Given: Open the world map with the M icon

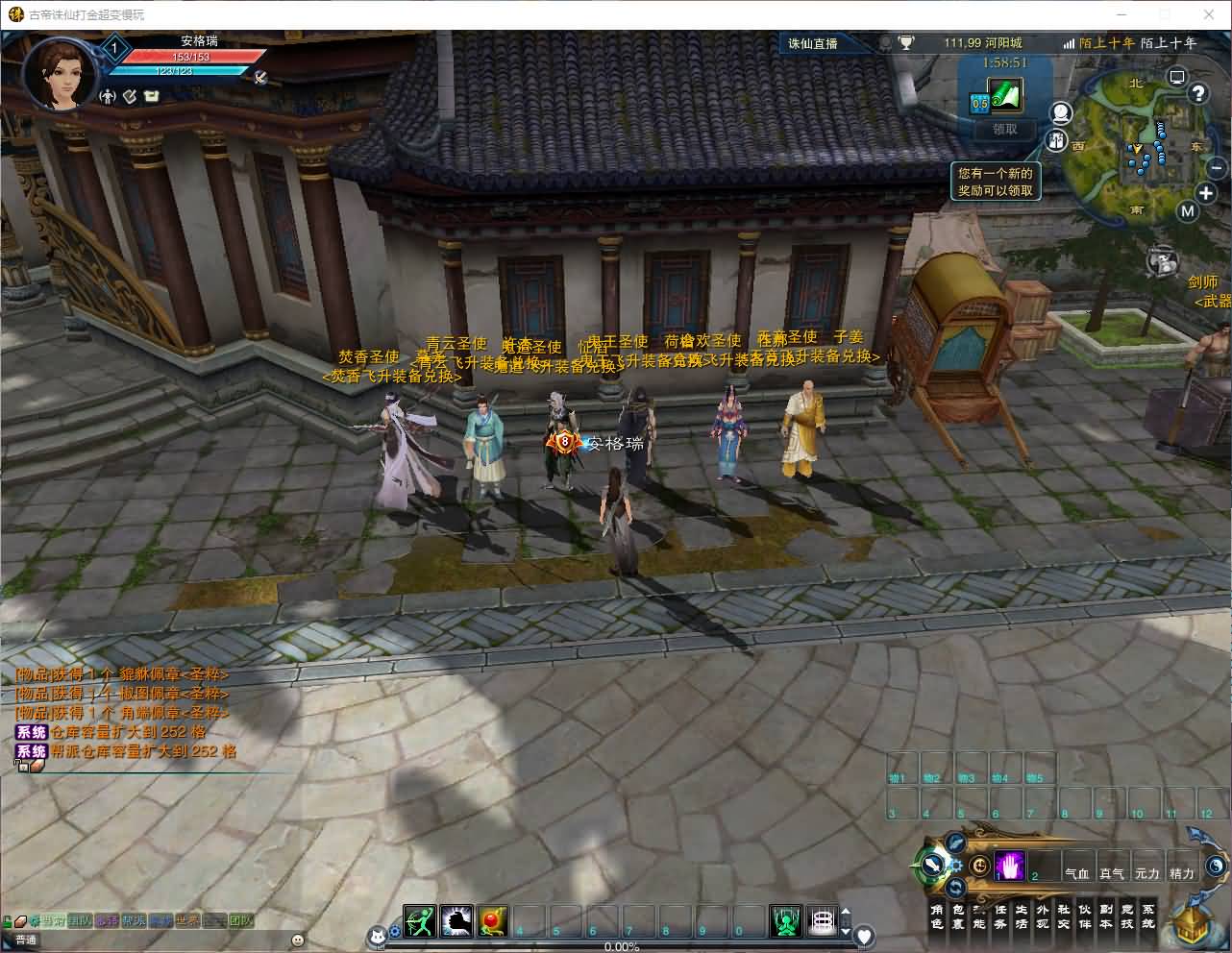Looking at the screenshot, I should click(1188, 210).
